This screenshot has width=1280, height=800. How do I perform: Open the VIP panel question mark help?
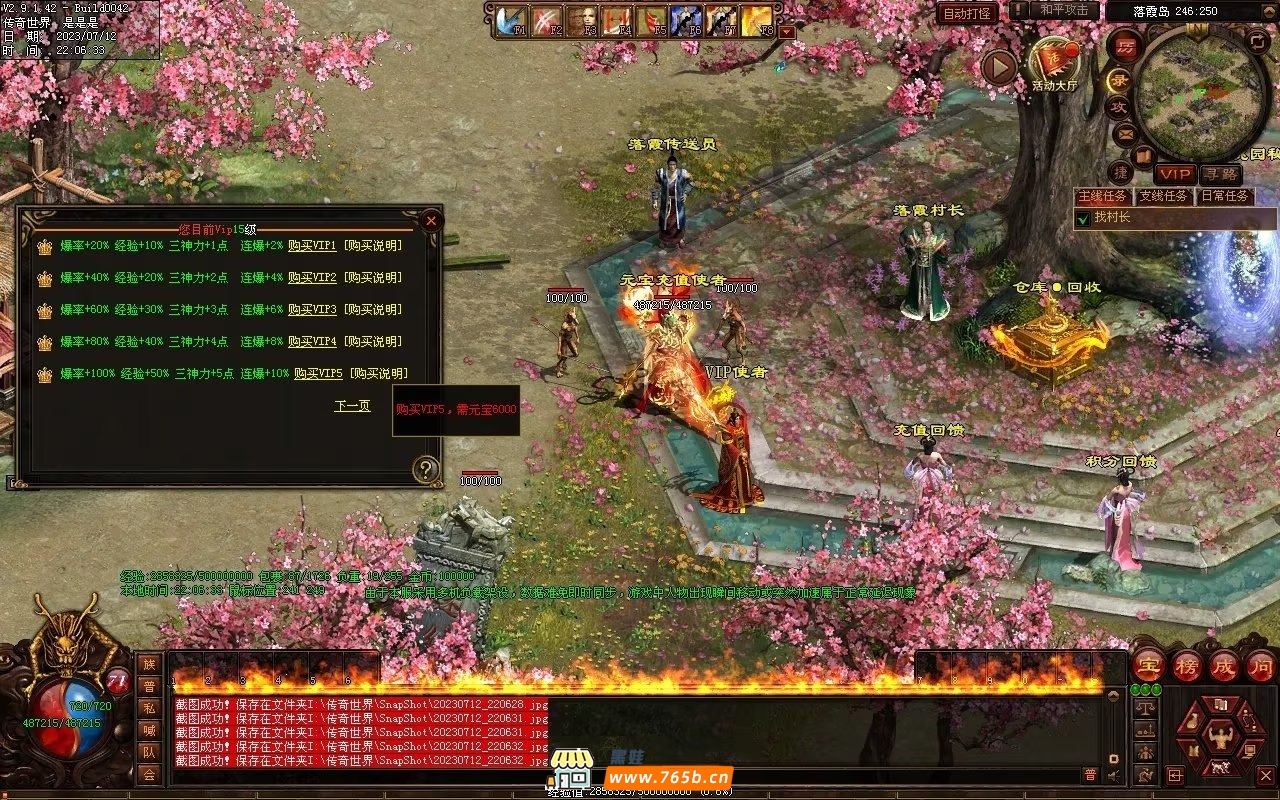click(x=427, y=469)
